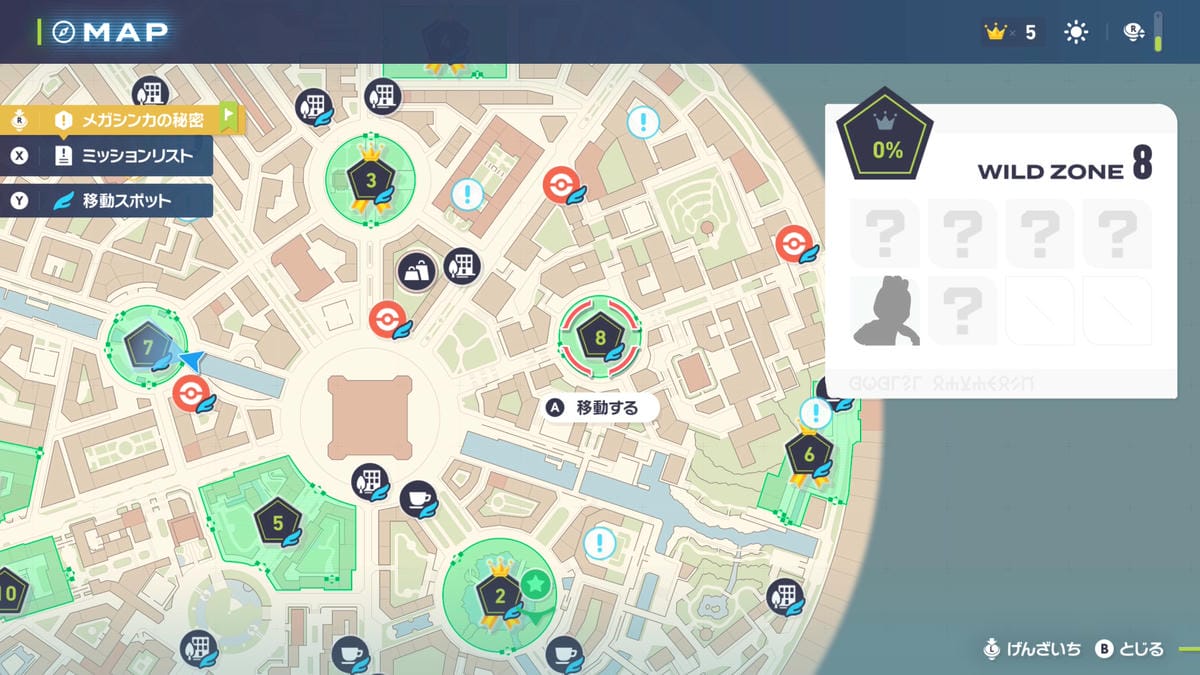Screen dimensions: 1200x675
Task: Select the Wild Zone 2 map marker
Action: point(499,597)
